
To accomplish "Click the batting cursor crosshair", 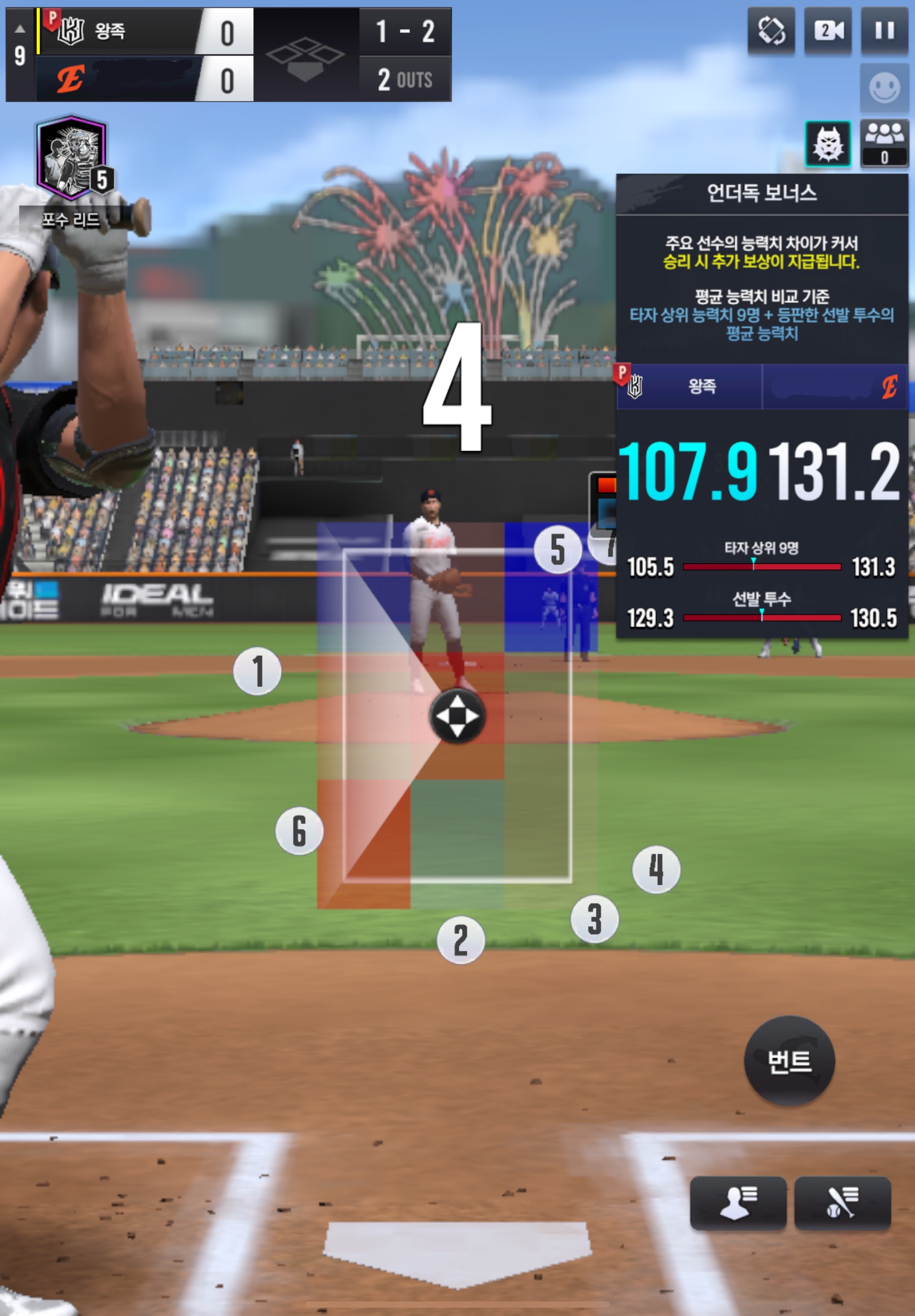I will (457, 716).
